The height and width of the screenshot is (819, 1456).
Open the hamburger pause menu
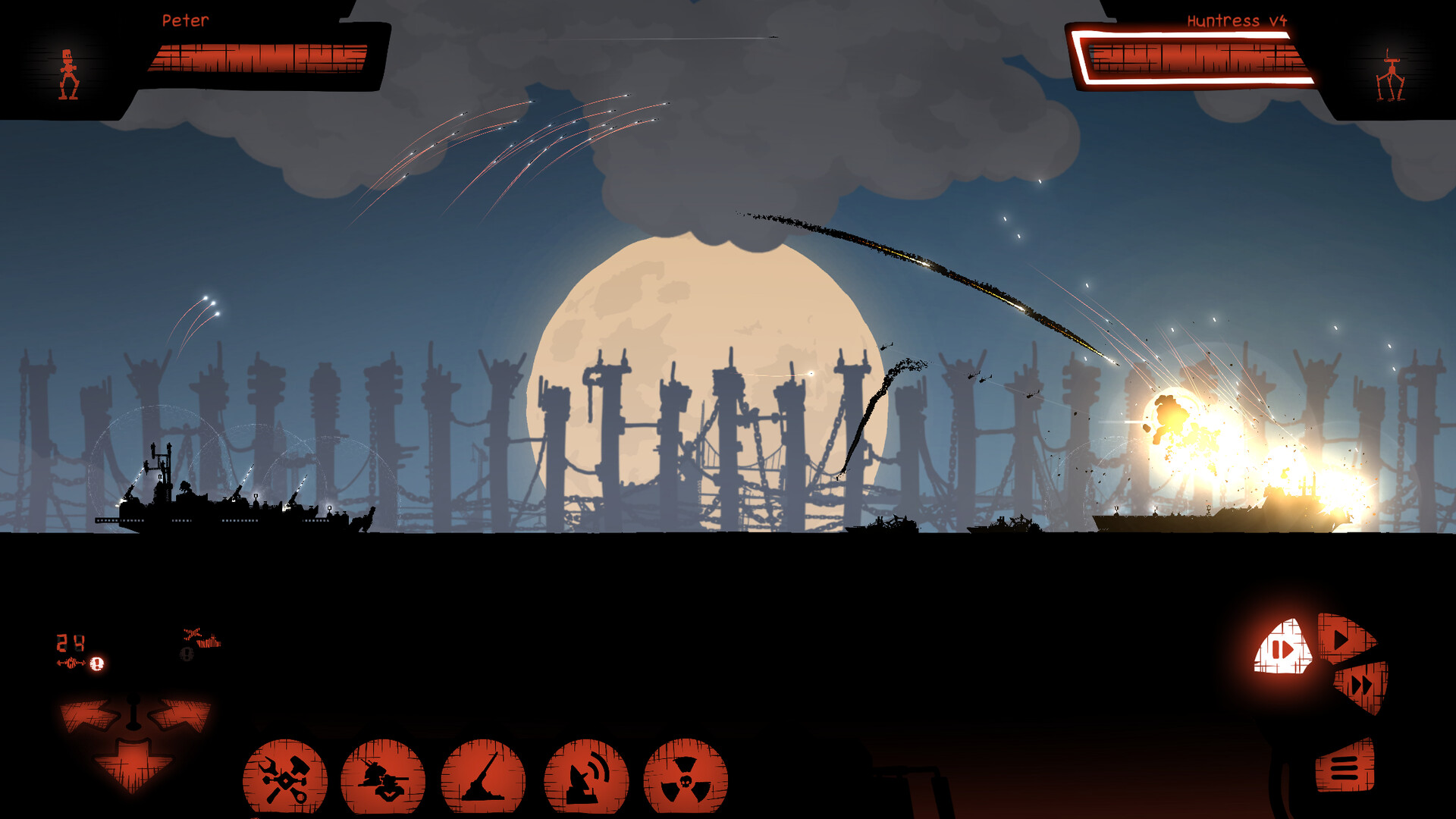click(x=1344, y=767)
